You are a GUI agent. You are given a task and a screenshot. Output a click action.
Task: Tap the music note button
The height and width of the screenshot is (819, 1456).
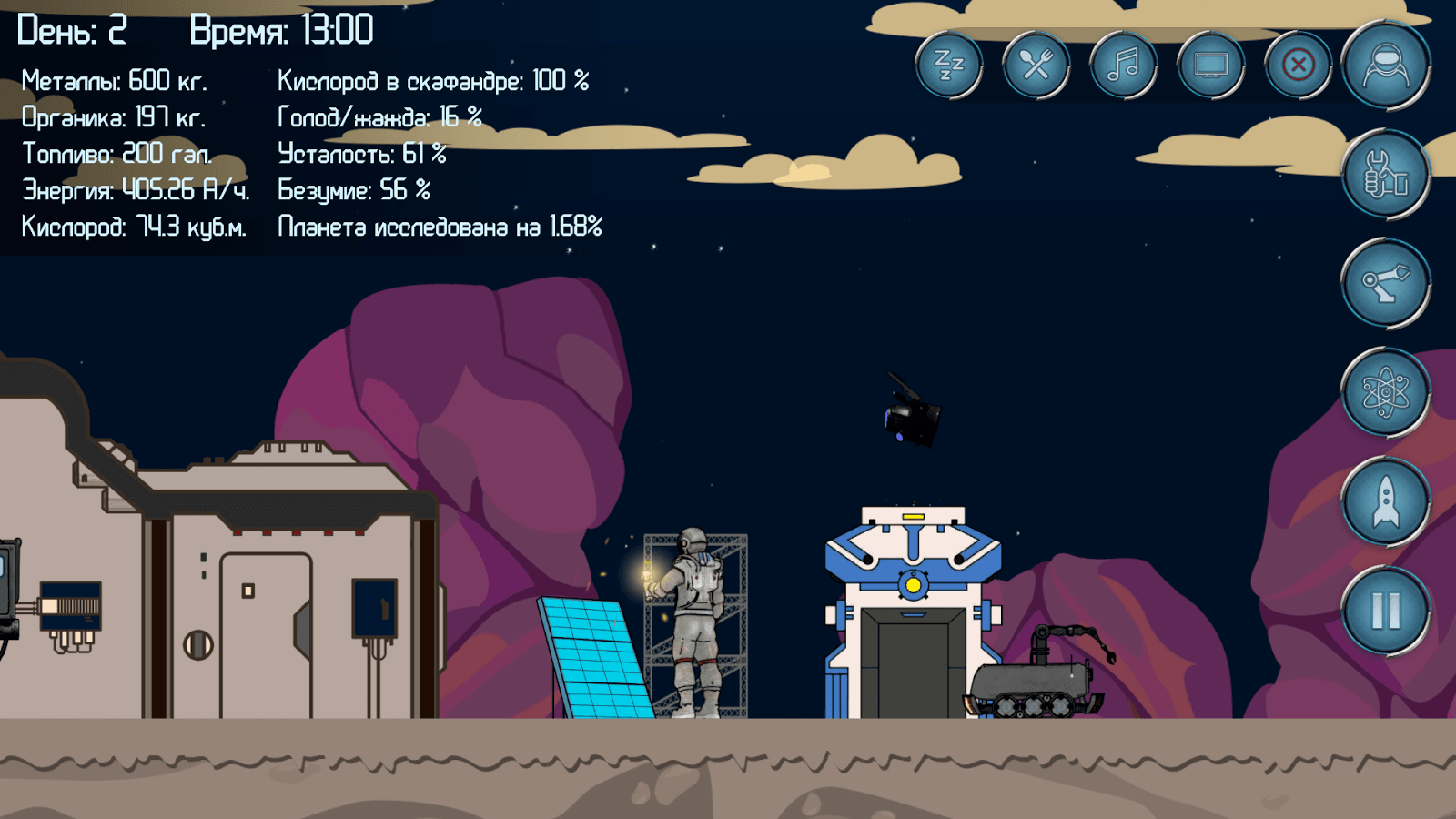tap(1123, 66)
